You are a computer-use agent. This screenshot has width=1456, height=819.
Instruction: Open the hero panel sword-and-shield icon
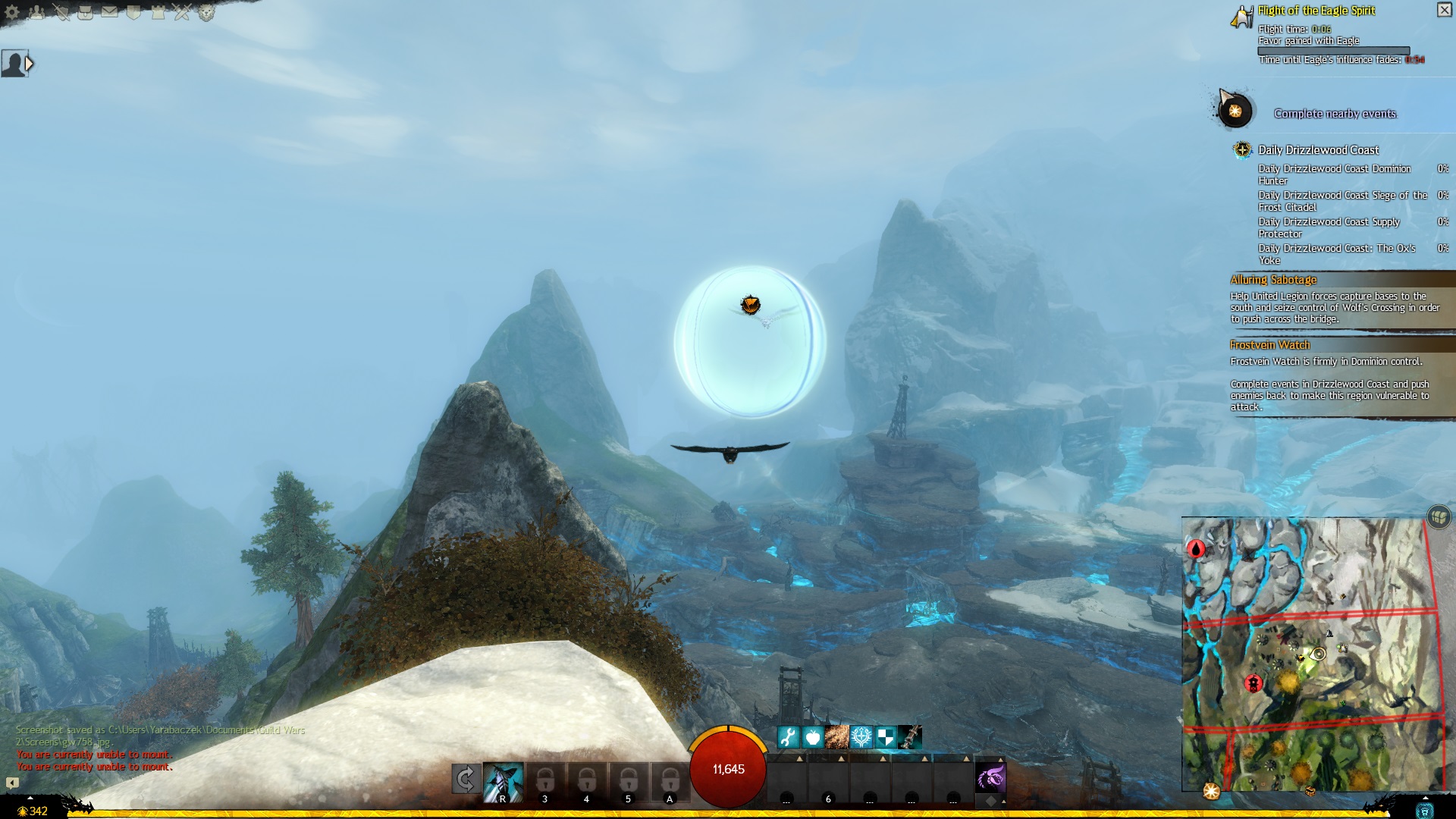[61, 12]
